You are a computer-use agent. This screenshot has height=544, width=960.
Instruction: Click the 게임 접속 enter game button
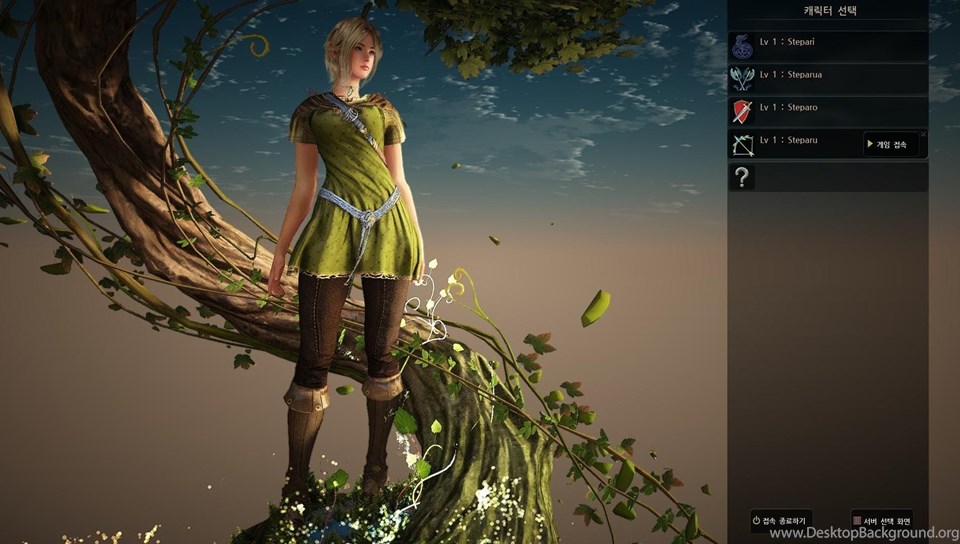(x=889, y=145)
